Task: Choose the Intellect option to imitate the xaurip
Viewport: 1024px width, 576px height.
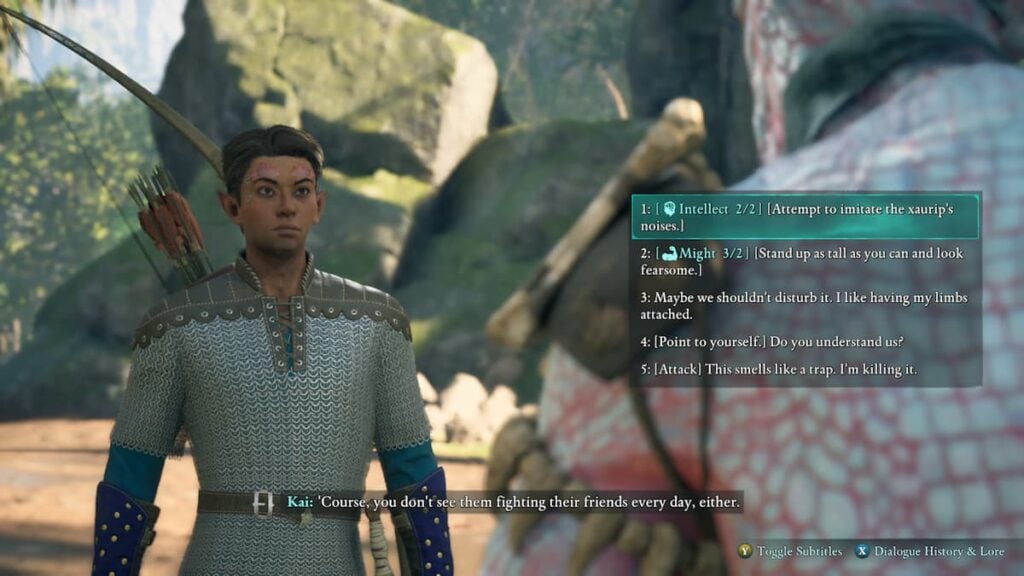Action: point(805,217)
